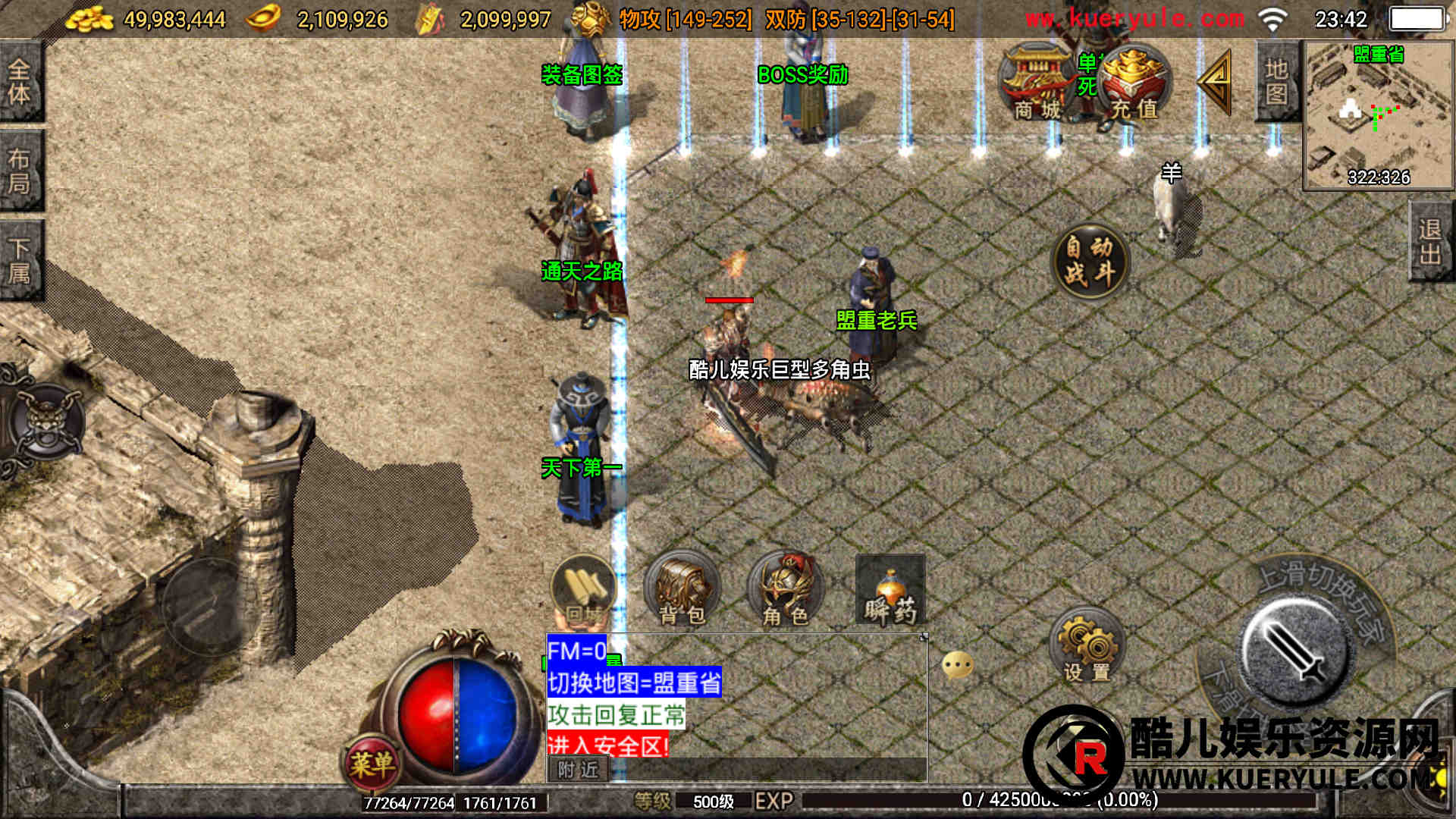This screenshot has width=1456, height=819.
Task: Switch chat to the 附近 channel
Action: click(578, 770)
